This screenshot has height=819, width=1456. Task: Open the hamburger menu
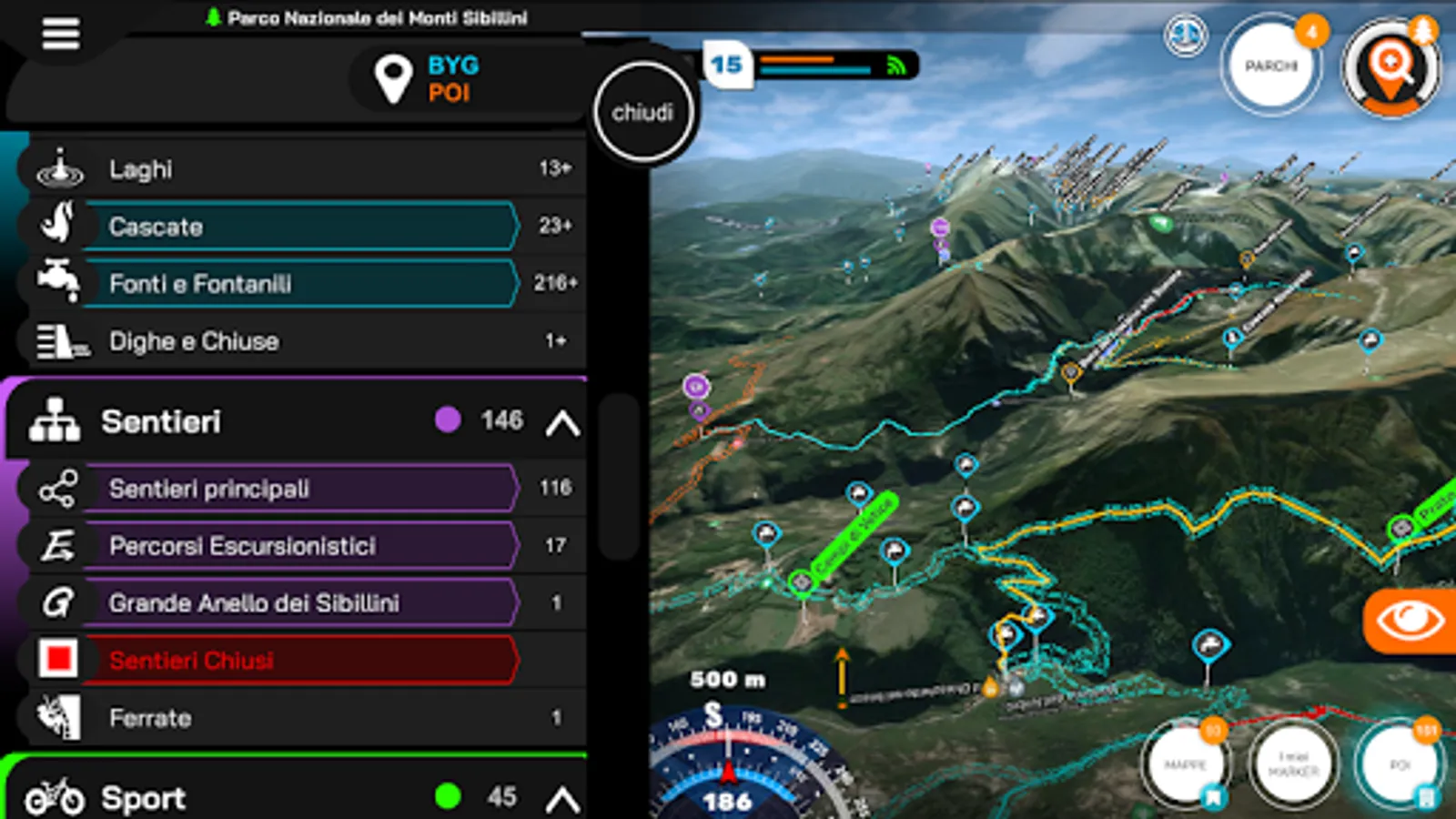tap(60, 35)
